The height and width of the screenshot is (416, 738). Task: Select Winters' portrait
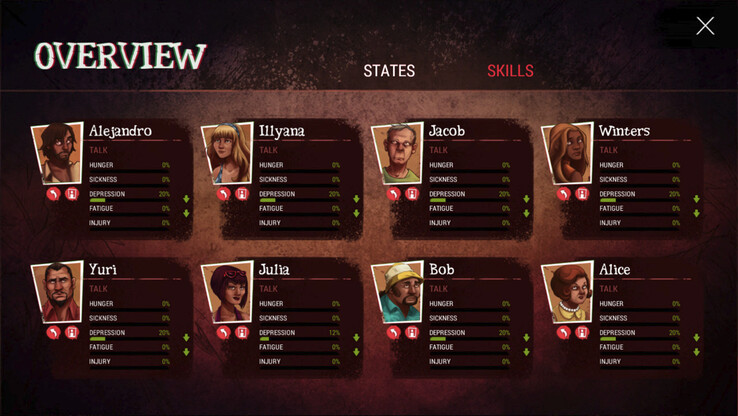pyautogui.click(x=566, y=153)
